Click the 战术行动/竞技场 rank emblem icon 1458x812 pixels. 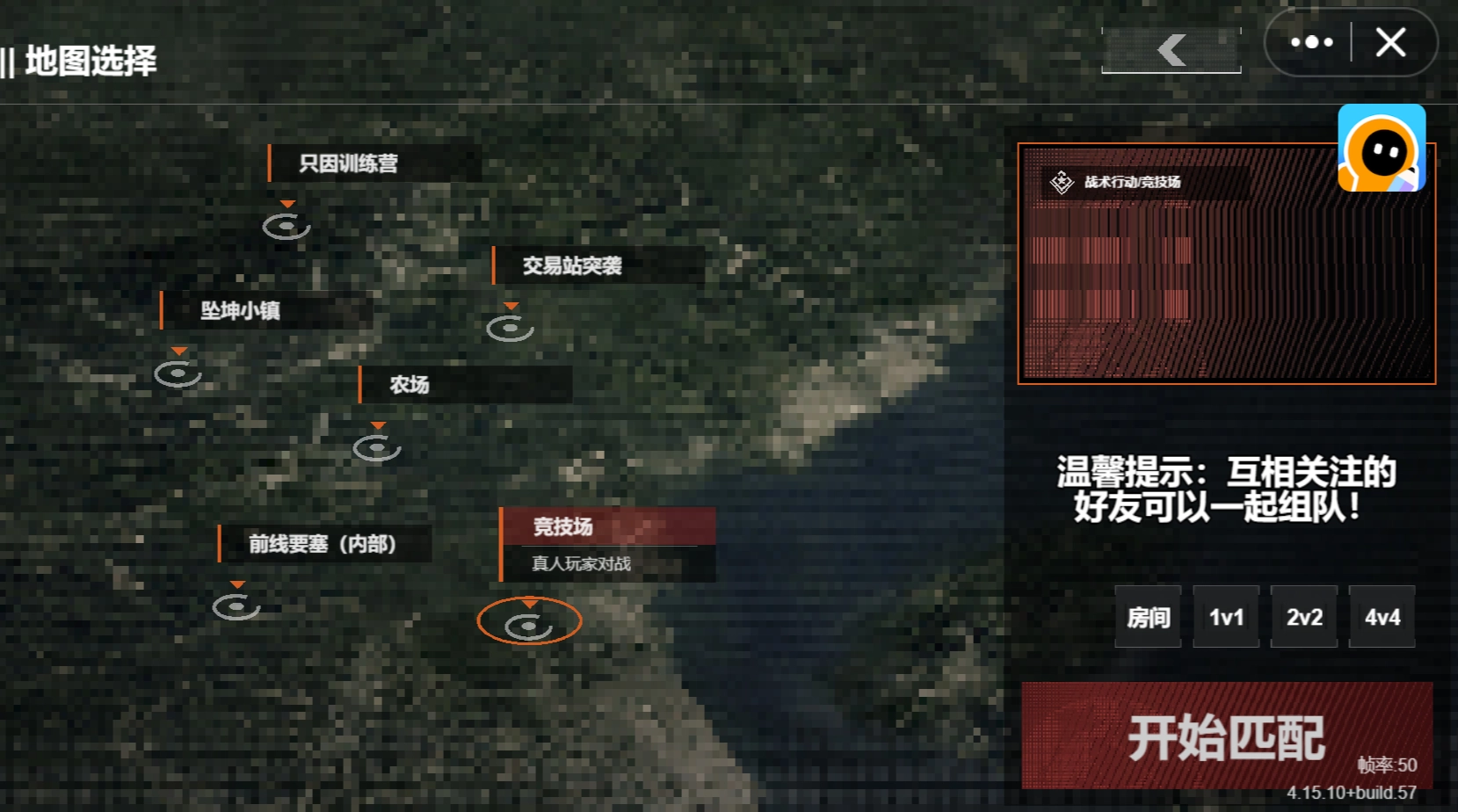tap(1062, 185)
